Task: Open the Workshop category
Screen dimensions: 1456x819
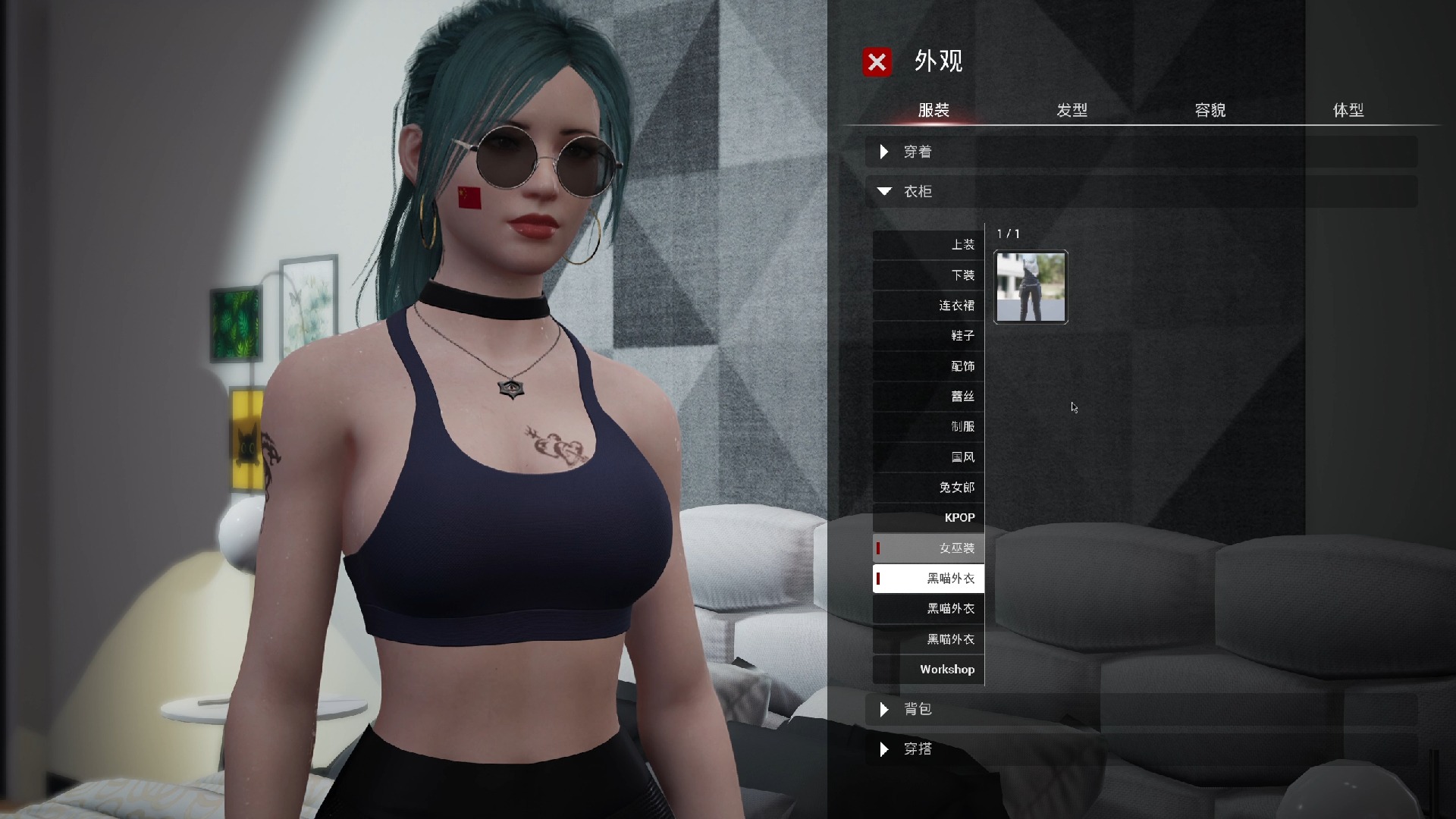Action: coord(929,670)
